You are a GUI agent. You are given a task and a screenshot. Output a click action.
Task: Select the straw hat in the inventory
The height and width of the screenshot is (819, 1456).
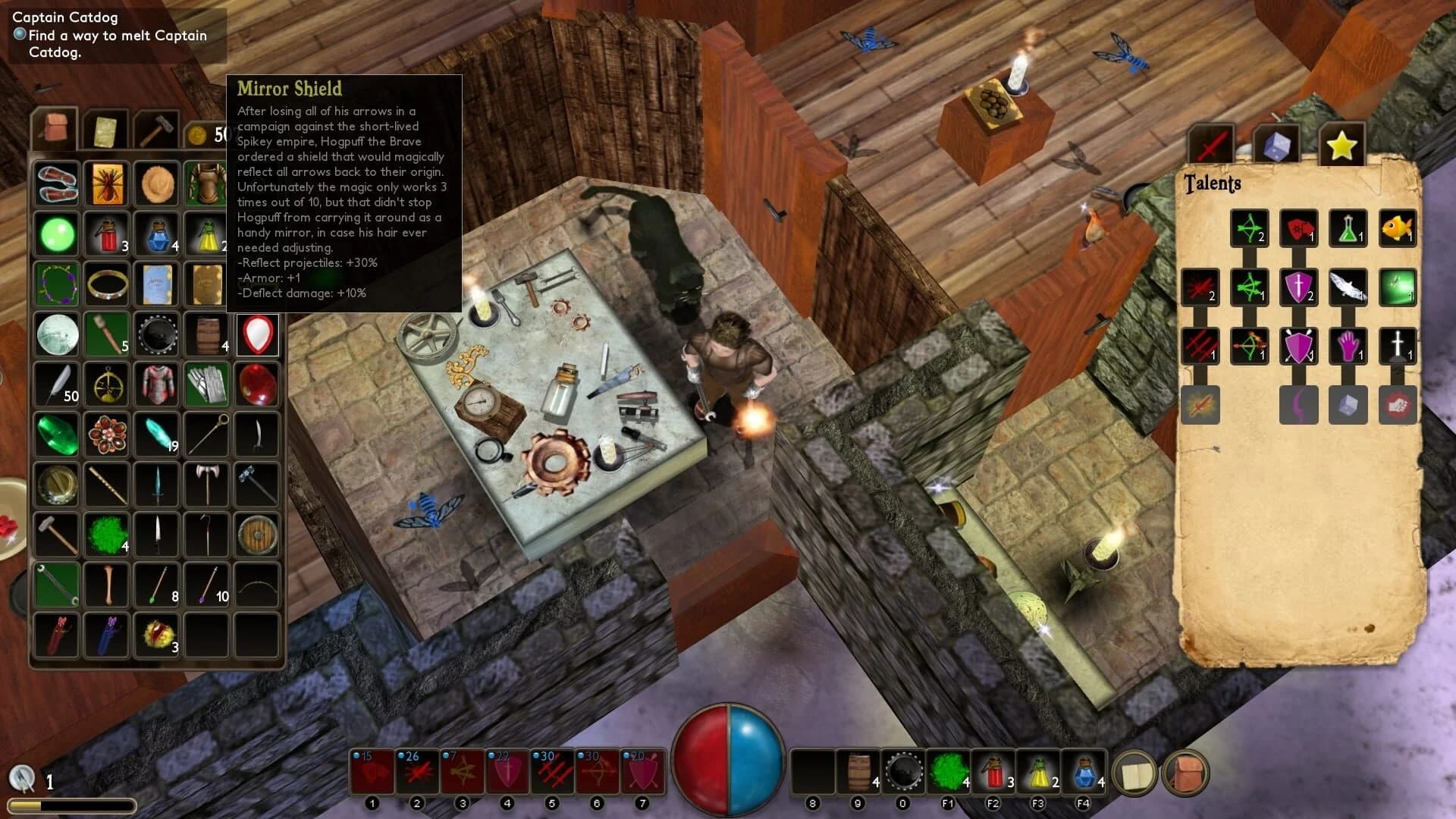[156, 184]
